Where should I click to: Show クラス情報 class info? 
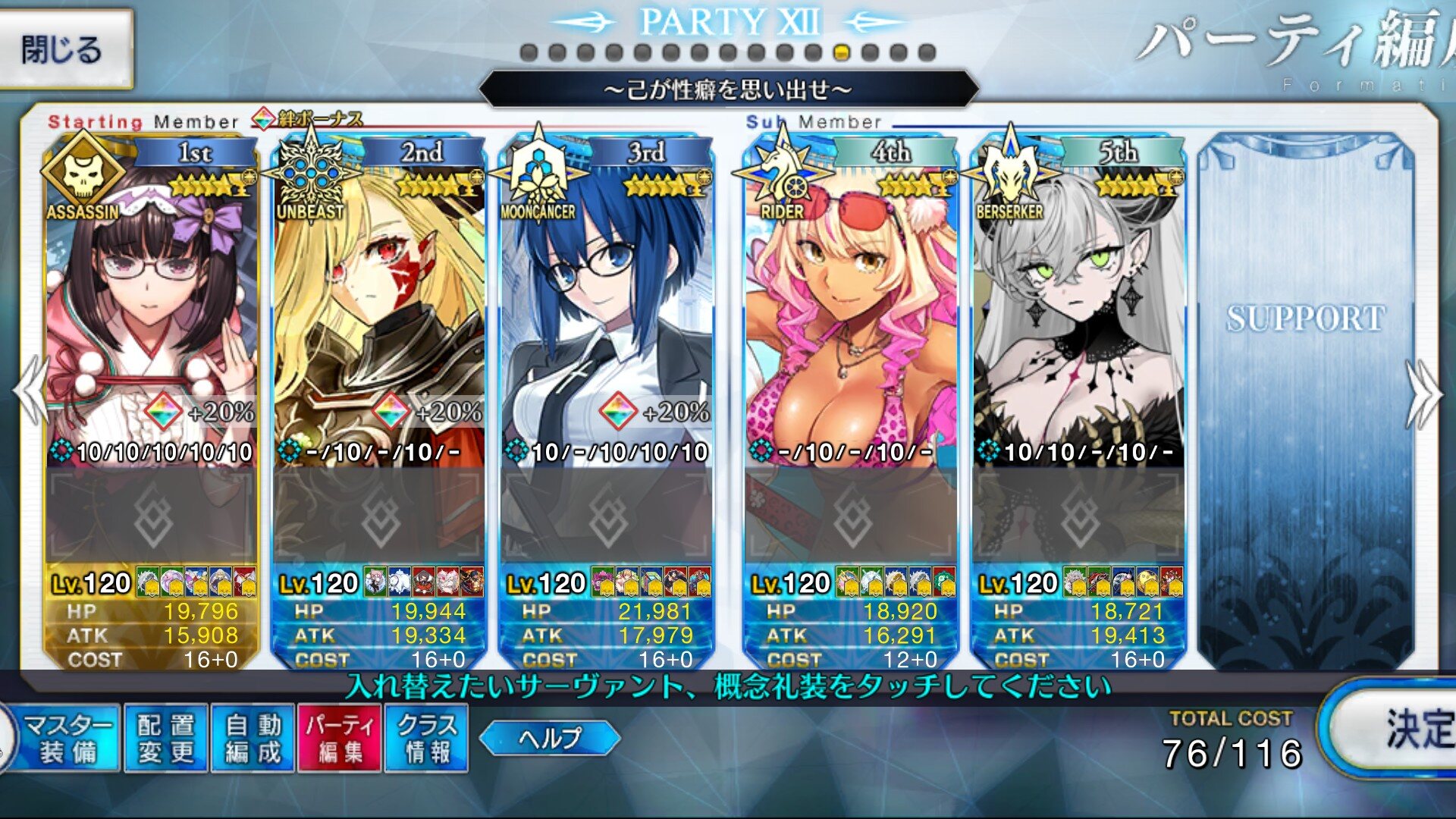pos(427,739)
